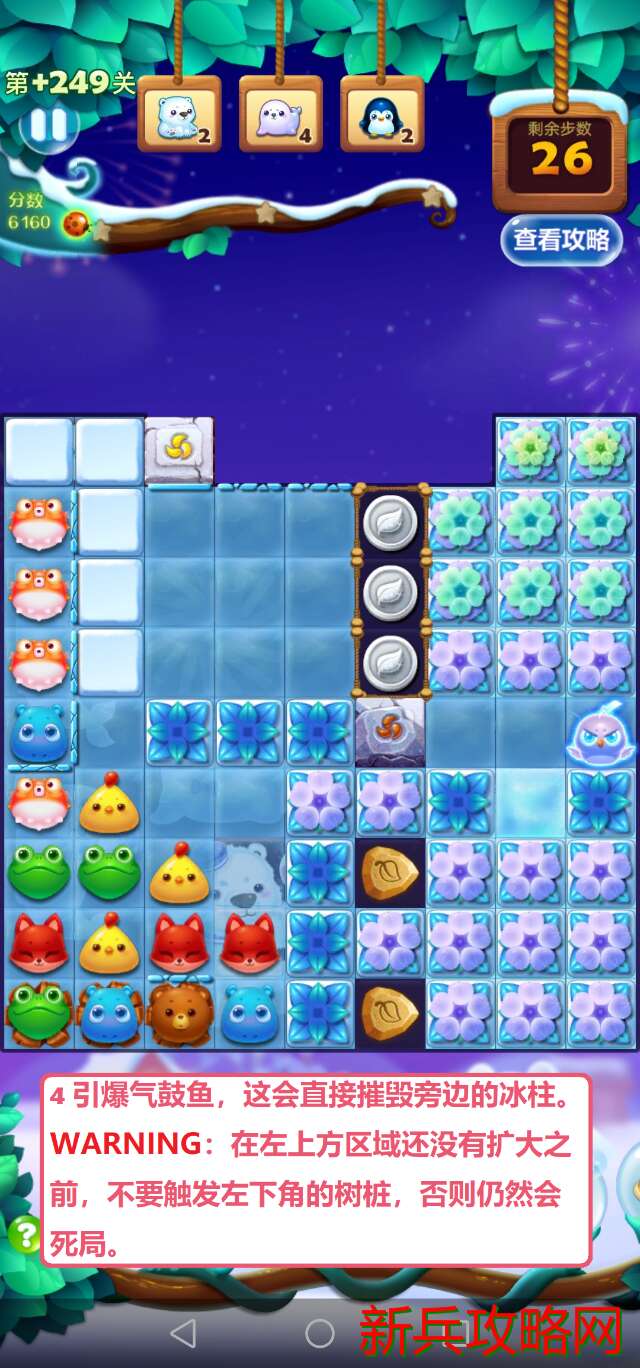The width and height of the screenshot is (640, 1368).
Task: Tap the stone block with orange swirl
Action: tap(390, 732)
